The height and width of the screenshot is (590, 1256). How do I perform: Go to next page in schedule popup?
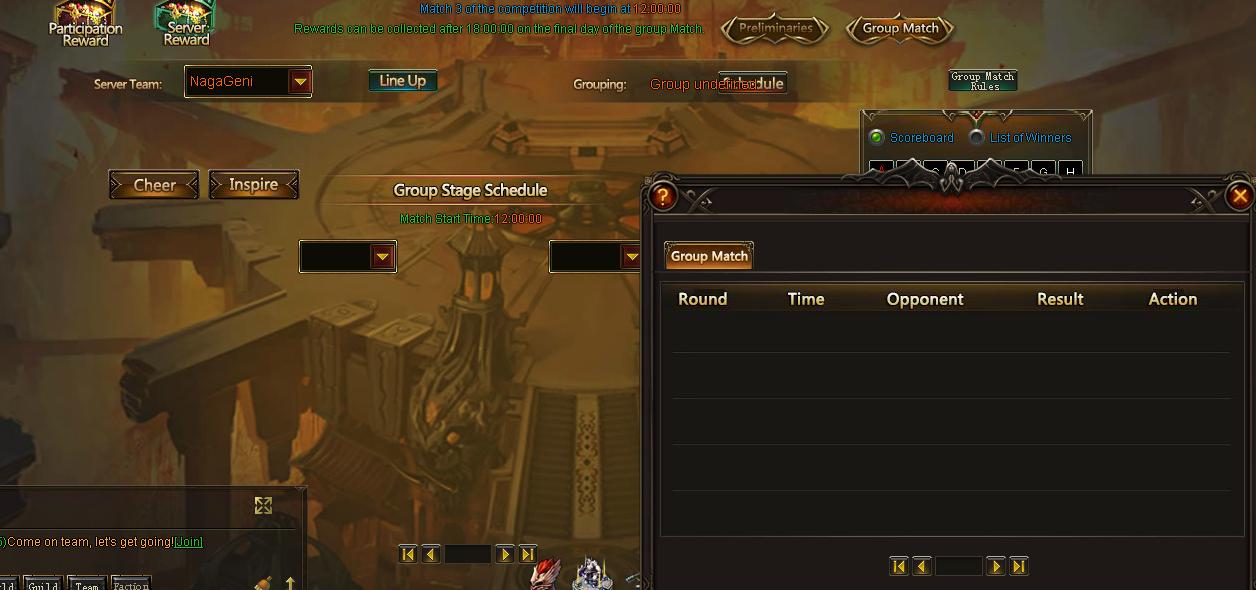pyautogui.click(x=996, y=567)
